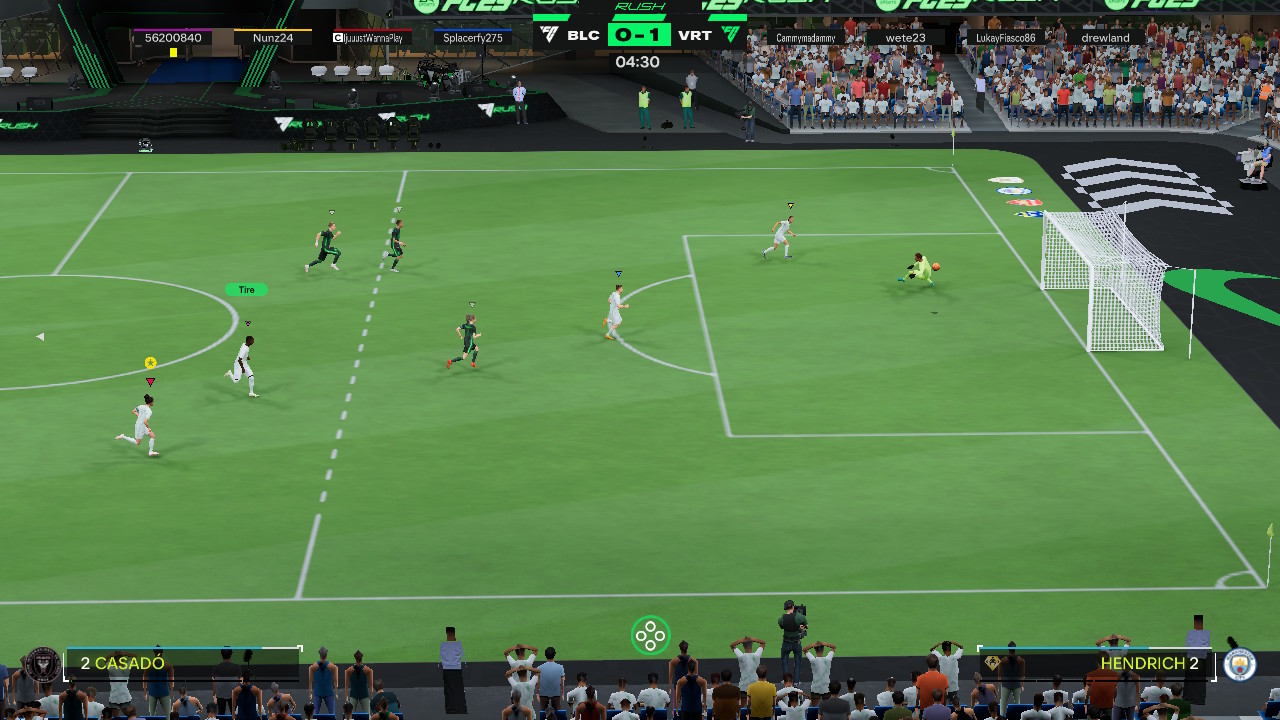Choose the drewland player tag
The height and width of the screenshot is (720, 1280).
tap(1105, 38)
